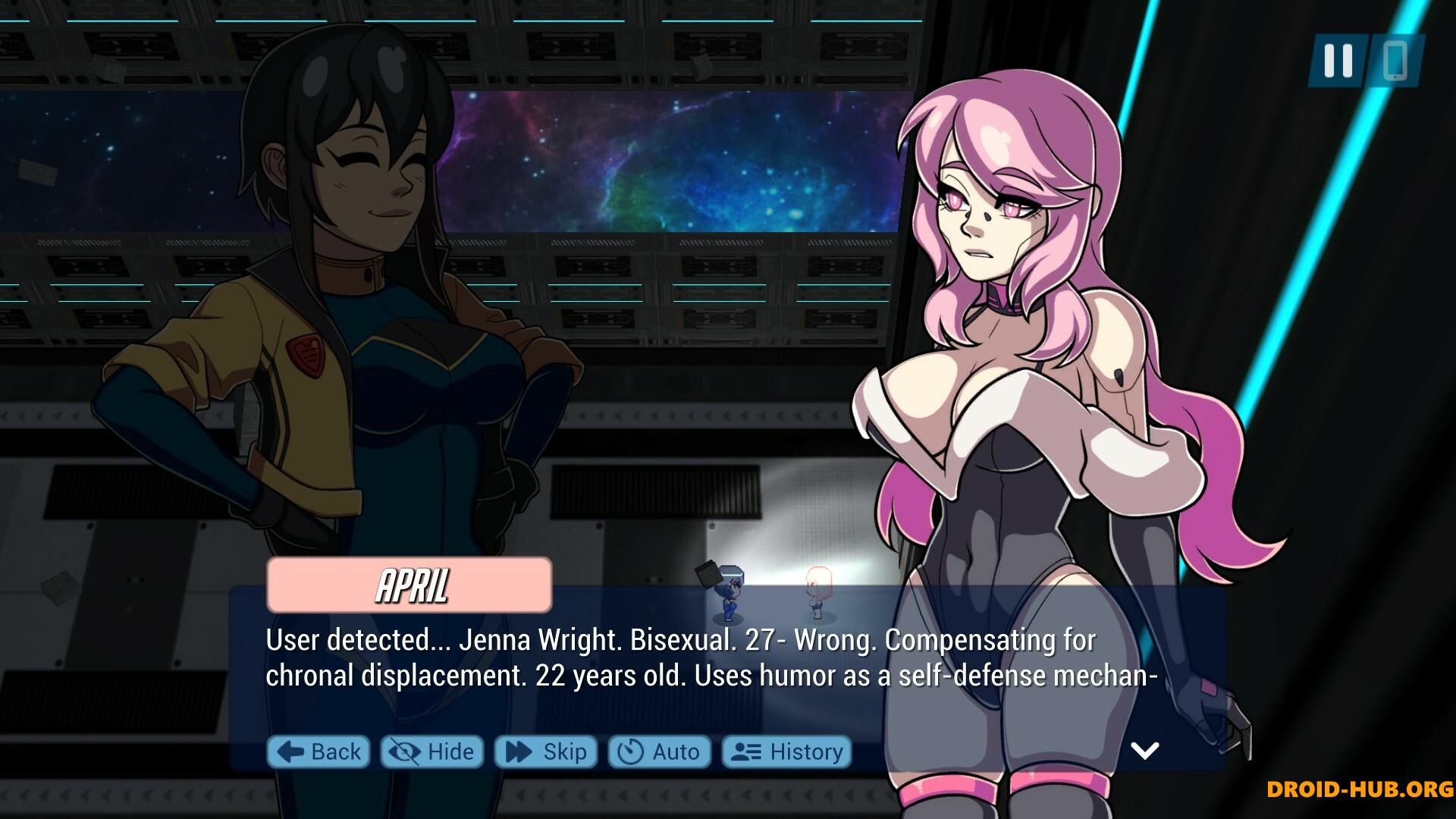Hide the dialogue box

coord(431,752)
